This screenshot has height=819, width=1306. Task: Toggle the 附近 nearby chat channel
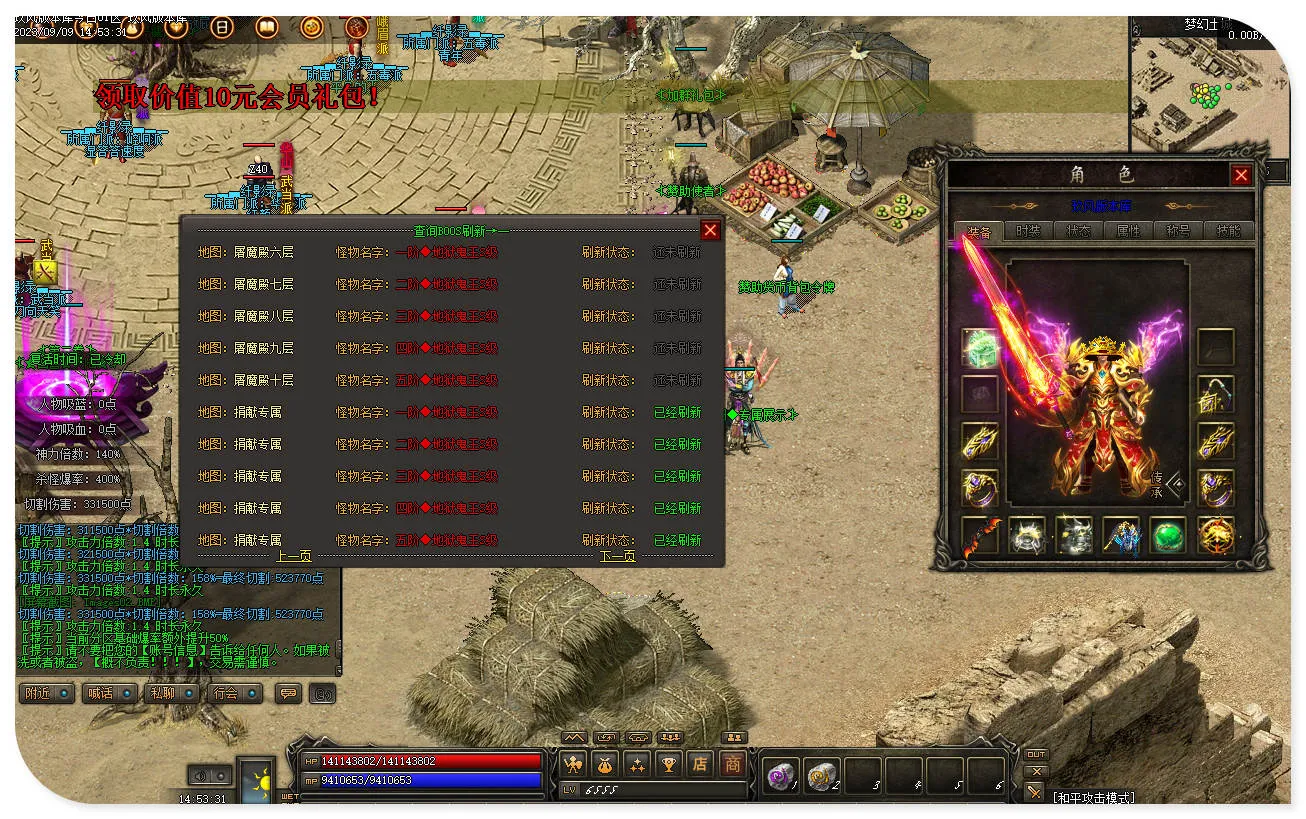[47, 693]
